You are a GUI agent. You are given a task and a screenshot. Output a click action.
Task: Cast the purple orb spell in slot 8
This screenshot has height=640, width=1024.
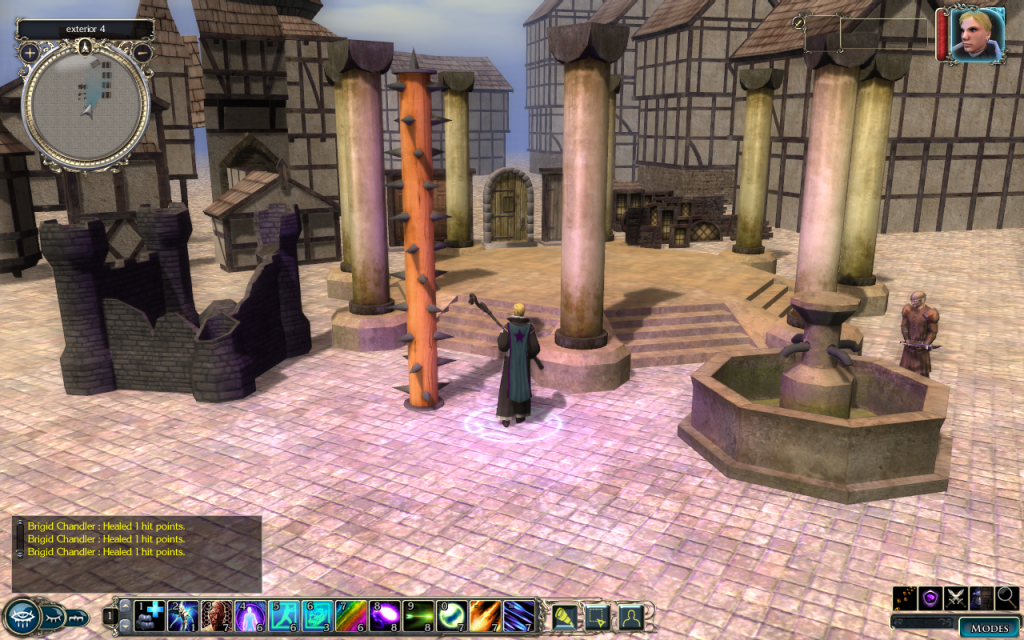click(386, 613)
